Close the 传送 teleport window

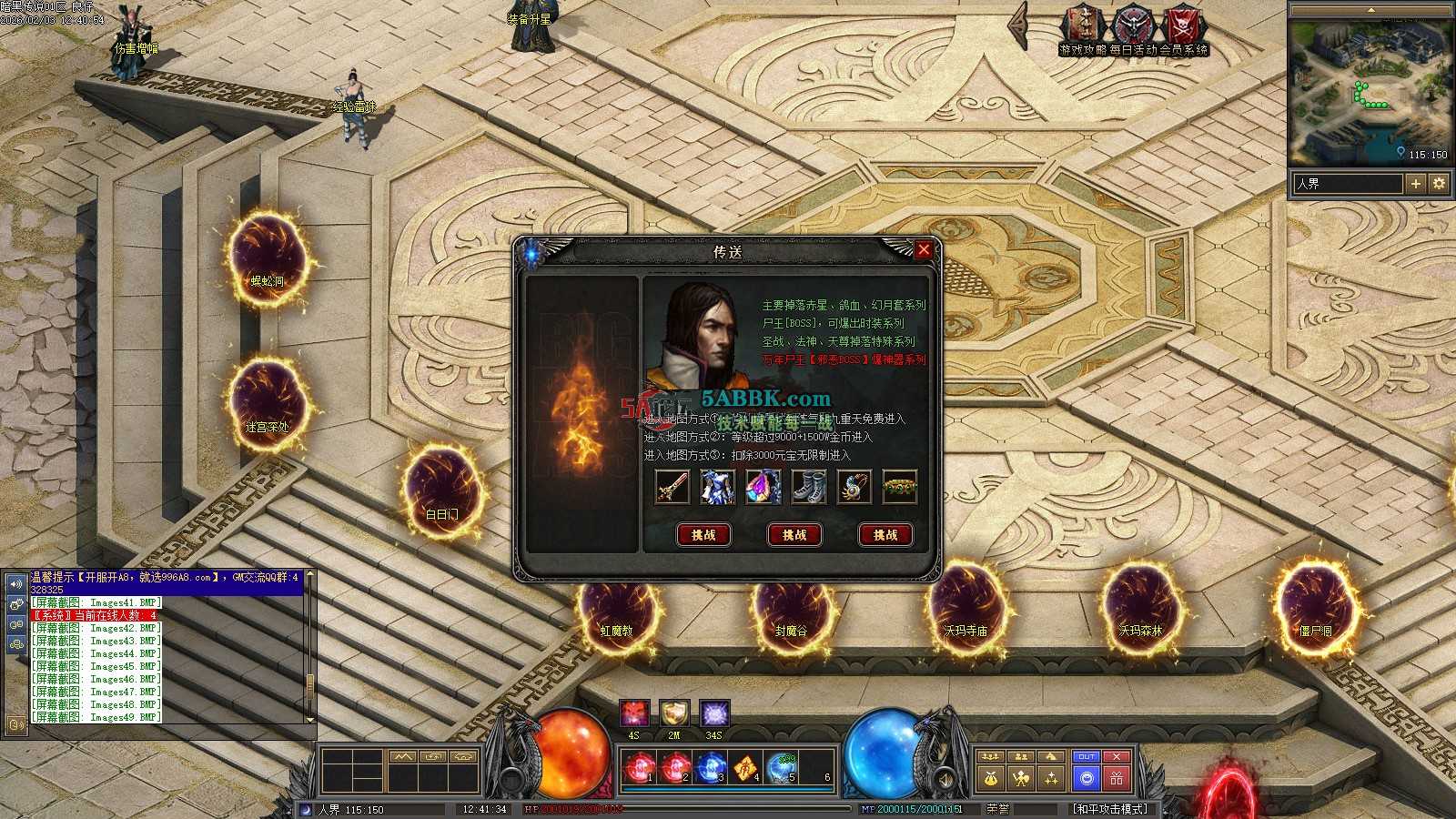point(924,249)
